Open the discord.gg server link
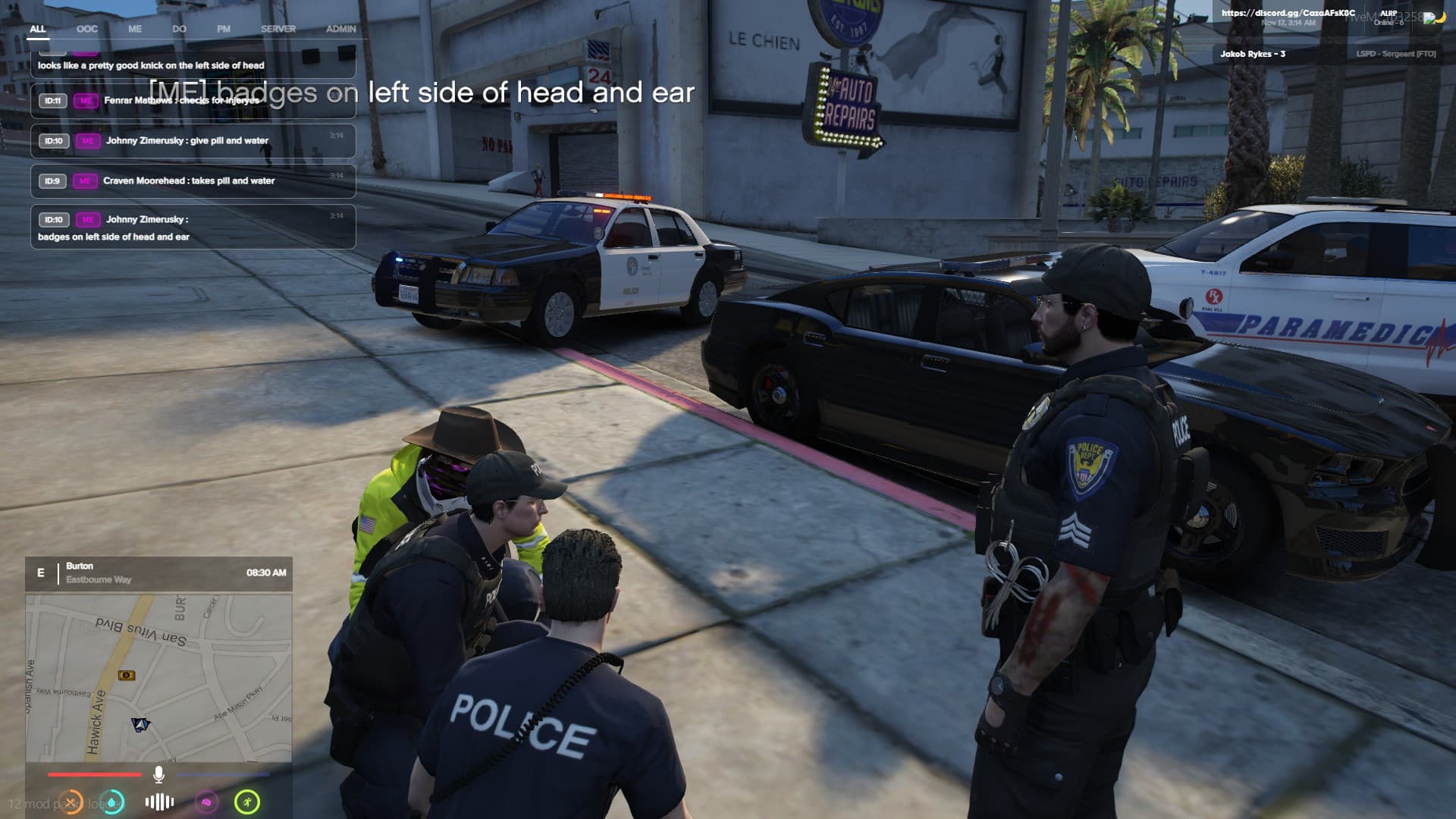 pos(1288,13)
